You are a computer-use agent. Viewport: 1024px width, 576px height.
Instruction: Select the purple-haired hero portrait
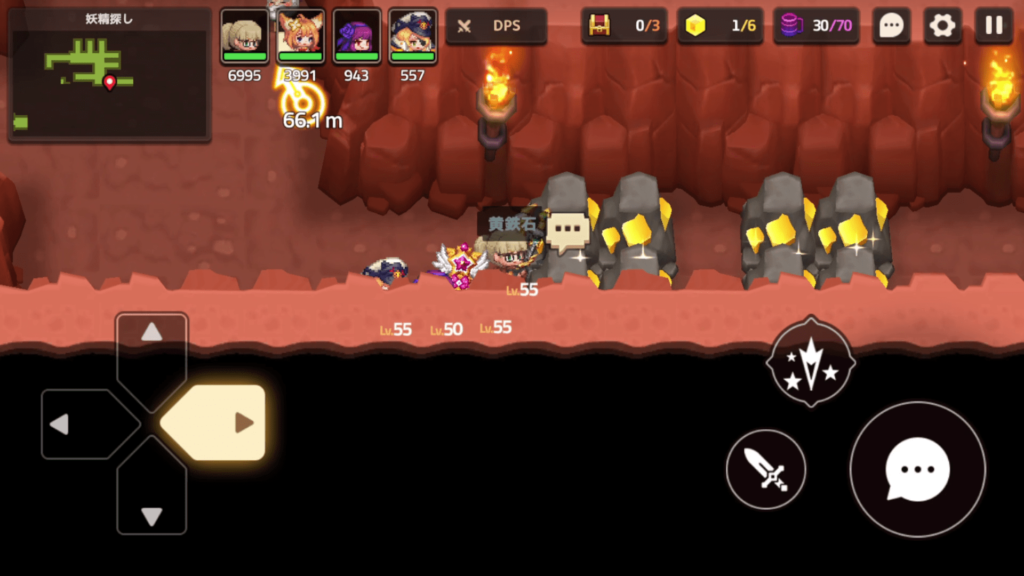tap(356, 37)
